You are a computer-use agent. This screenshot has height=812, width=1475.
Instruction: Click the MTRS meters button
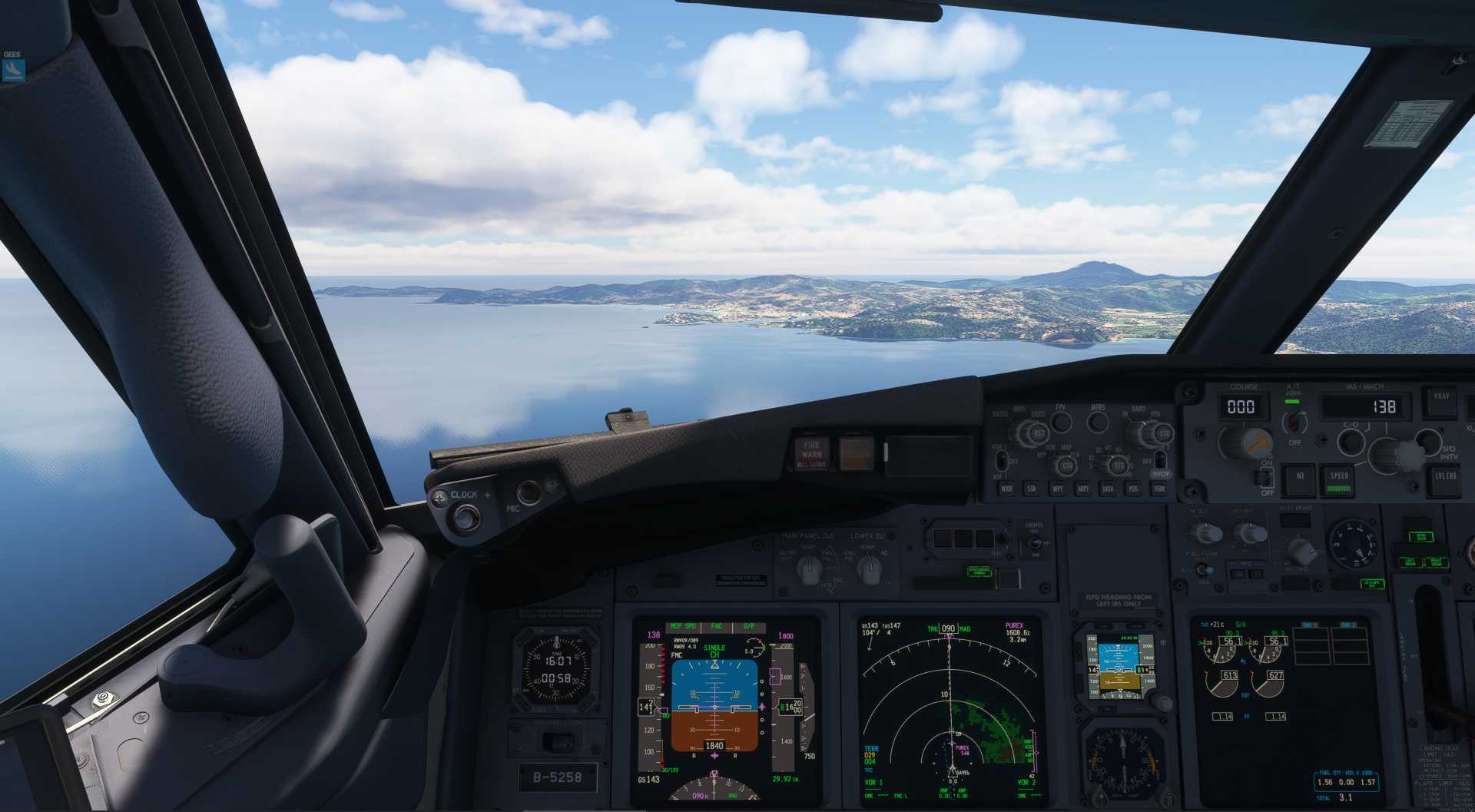point(1098,421)
